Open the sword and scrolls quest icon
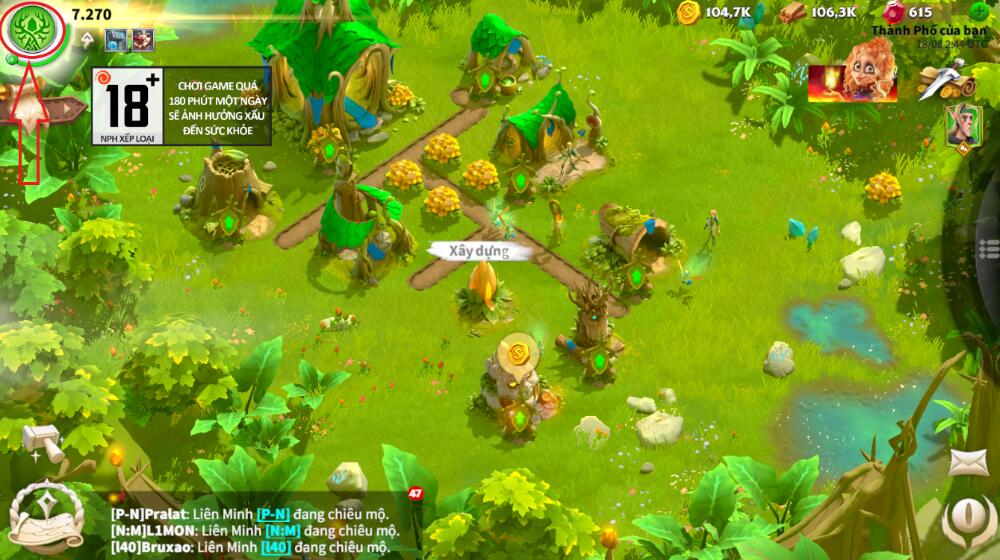The height and width of the screenshot is (560, 1000). point(943,78)
